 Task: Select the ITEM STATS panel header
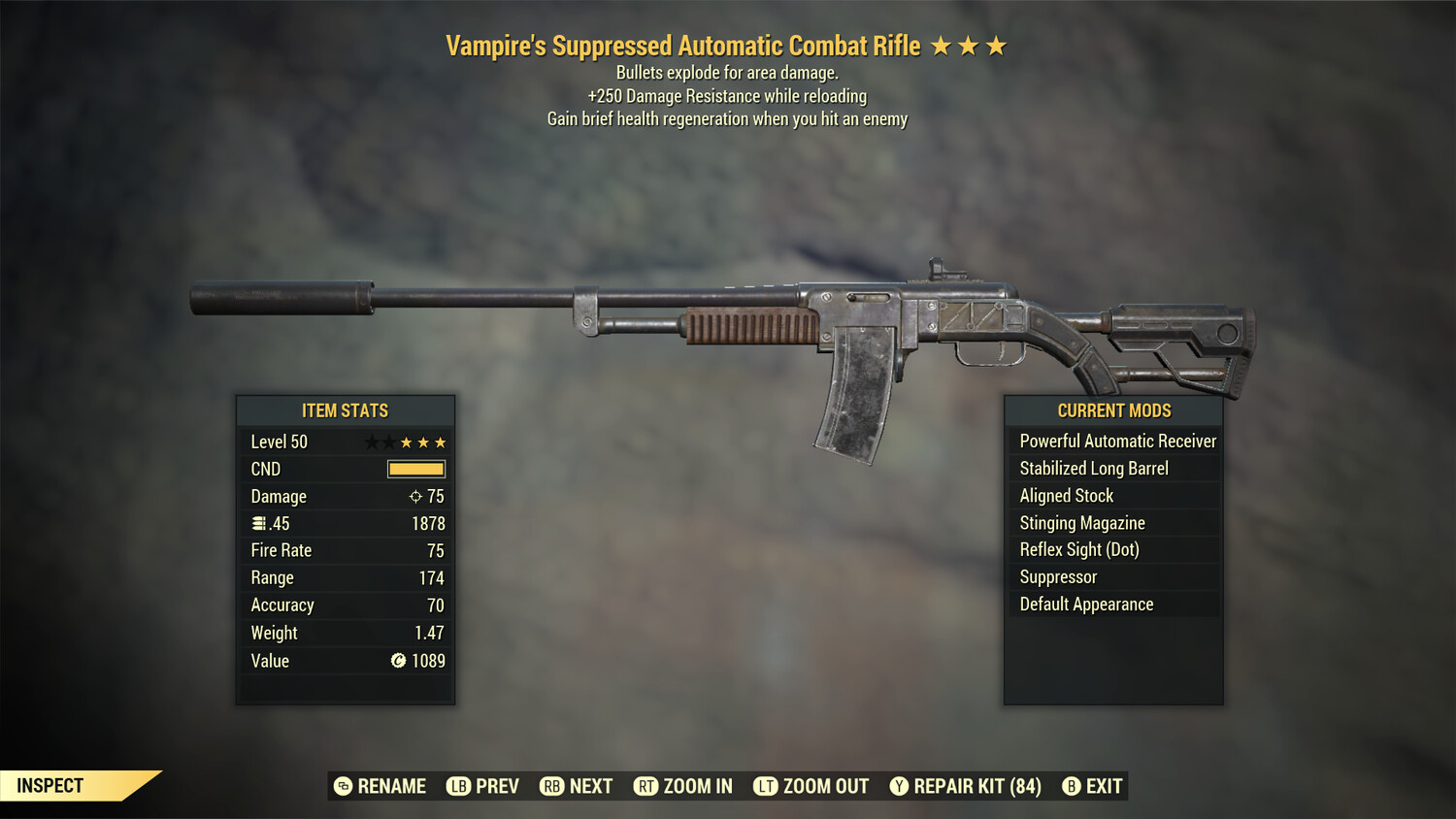pos(346,410)
